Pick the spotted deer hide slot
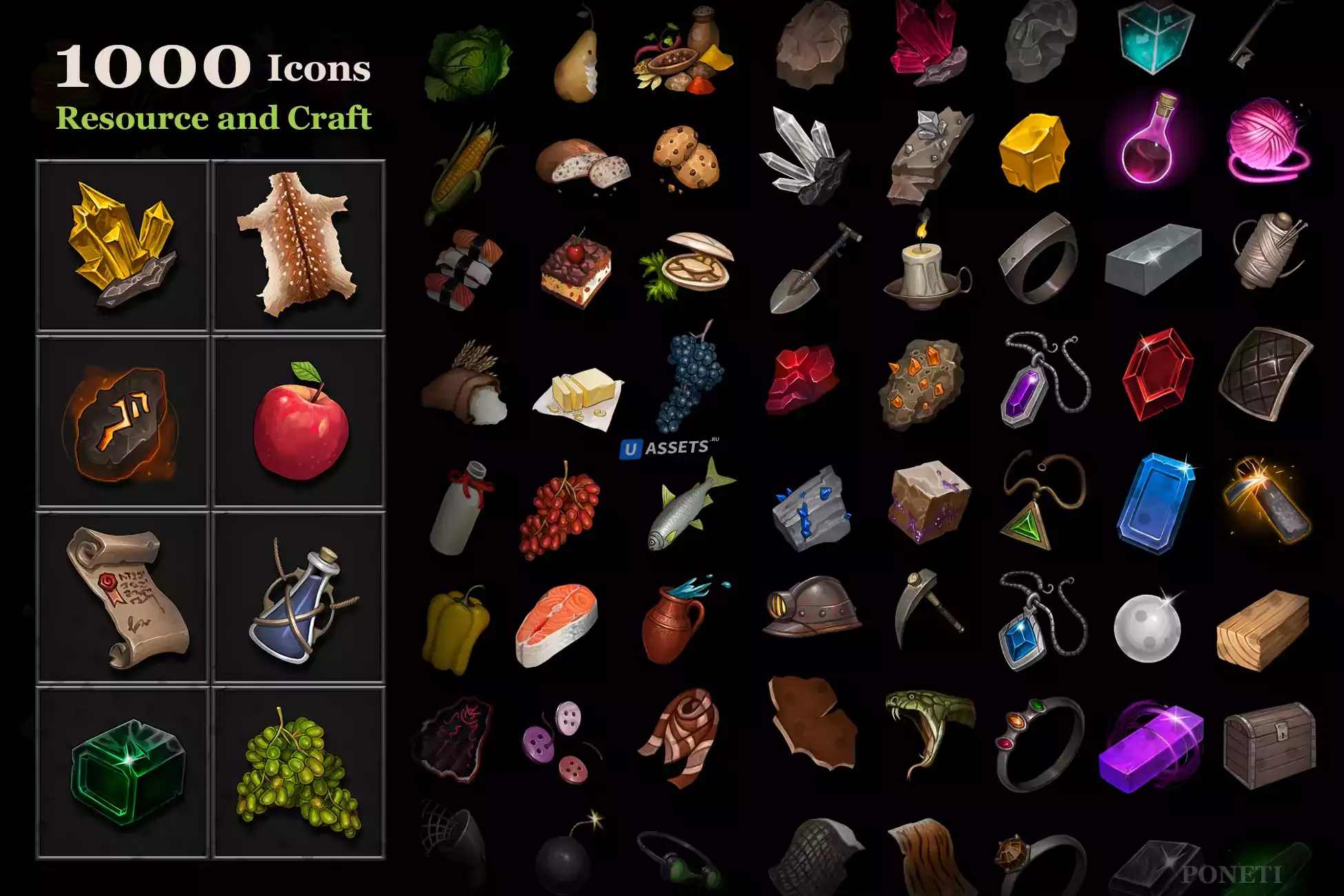The width and height of the screenshot is (1344, 896). (x=298, y=246)
